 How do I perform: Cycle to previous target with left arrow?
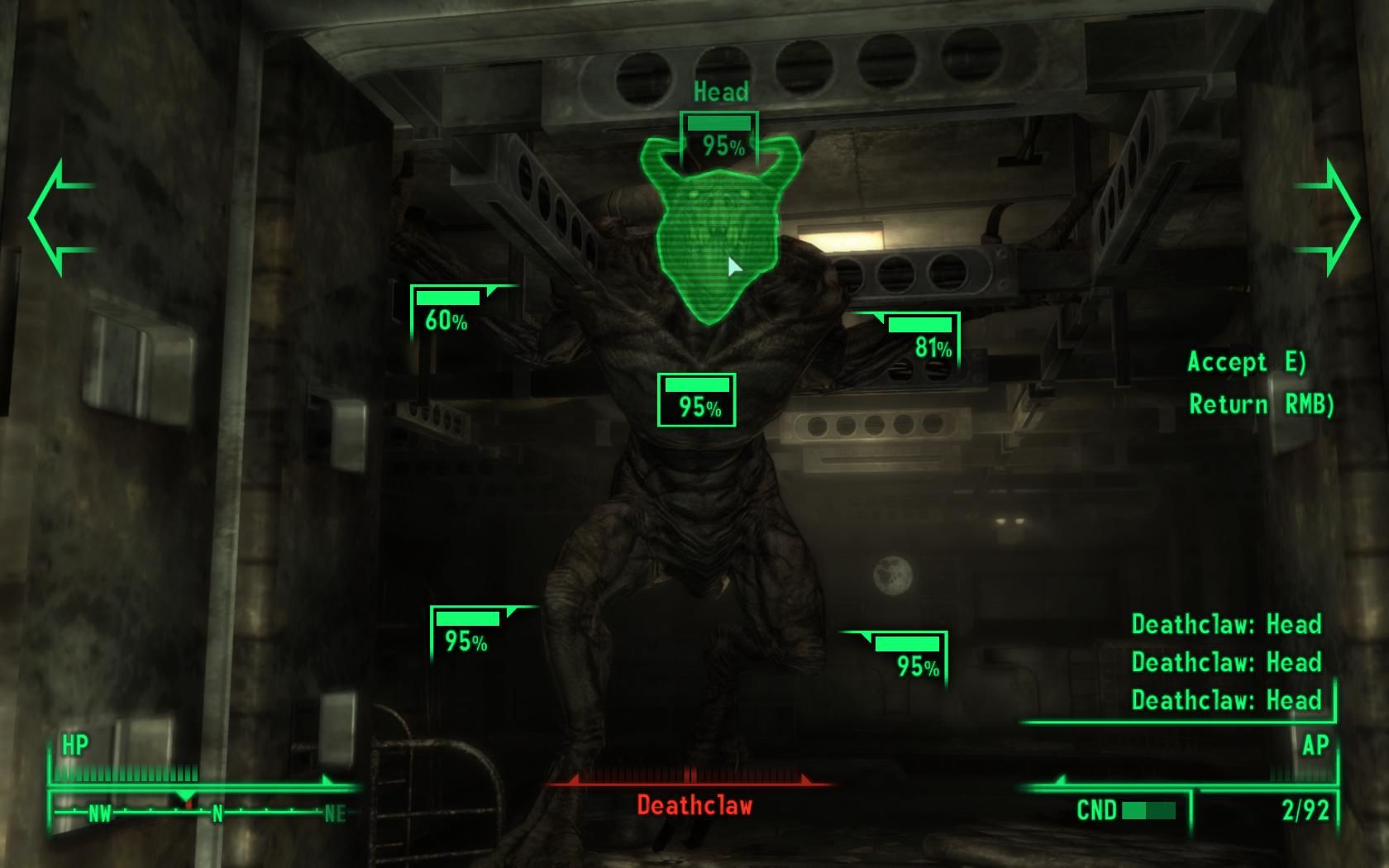[60, 217]
